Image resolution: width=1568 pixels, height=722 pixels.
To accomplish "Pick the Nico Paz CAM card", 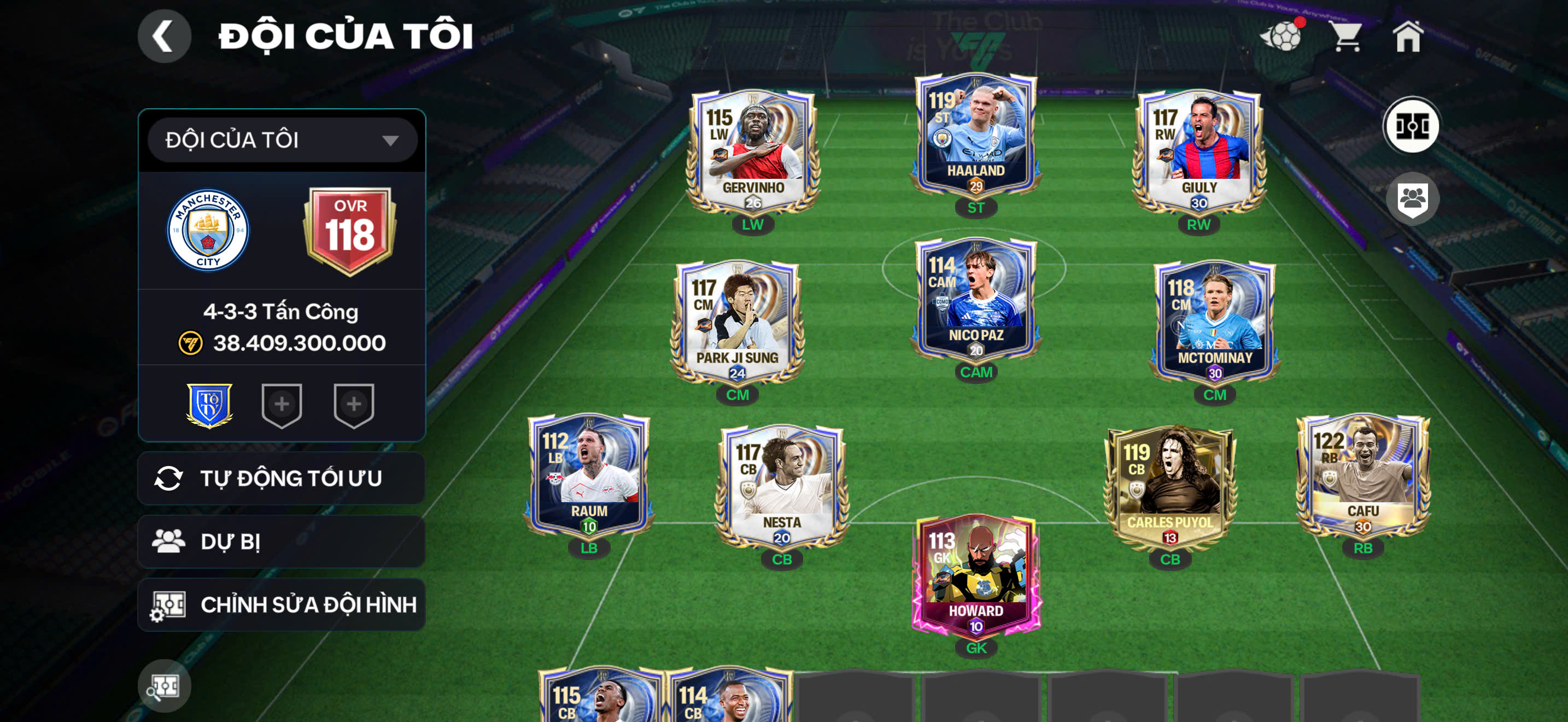I will pos(975,298).
